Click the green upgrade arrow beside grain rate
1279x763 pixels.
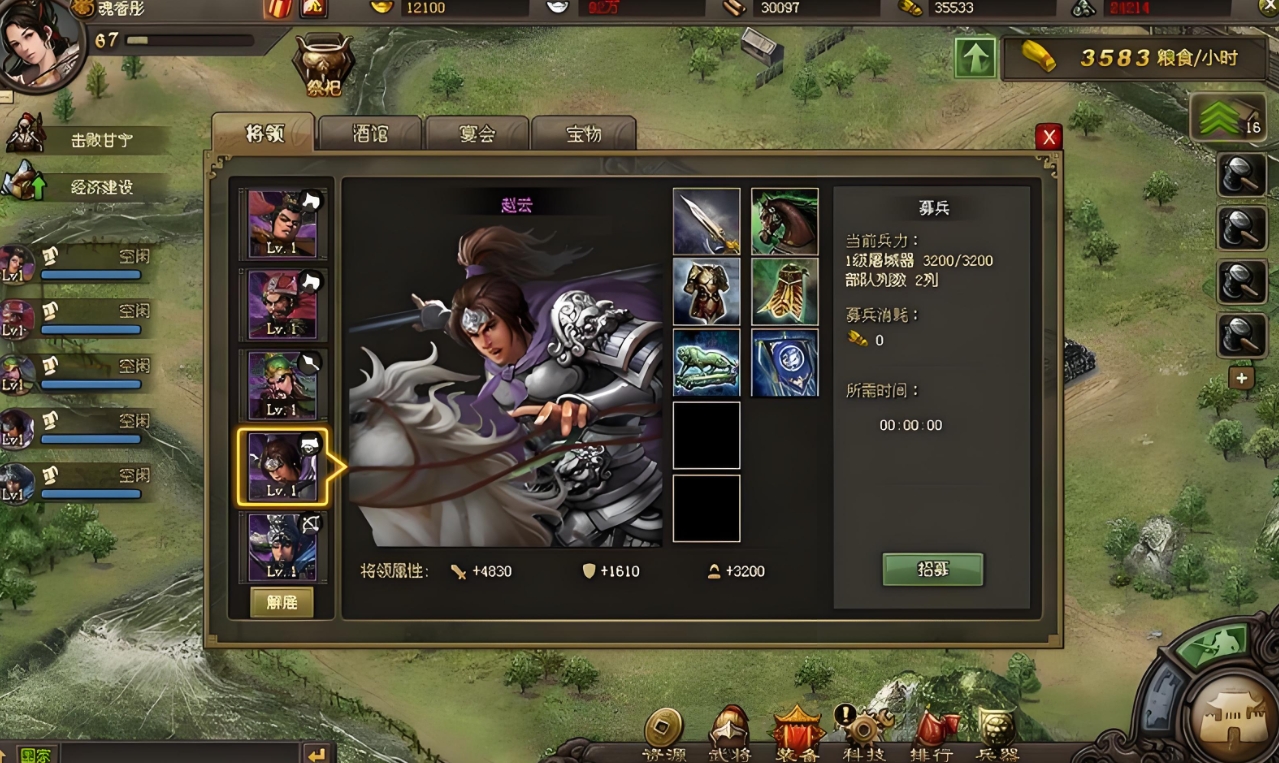(x=975, y=58)
